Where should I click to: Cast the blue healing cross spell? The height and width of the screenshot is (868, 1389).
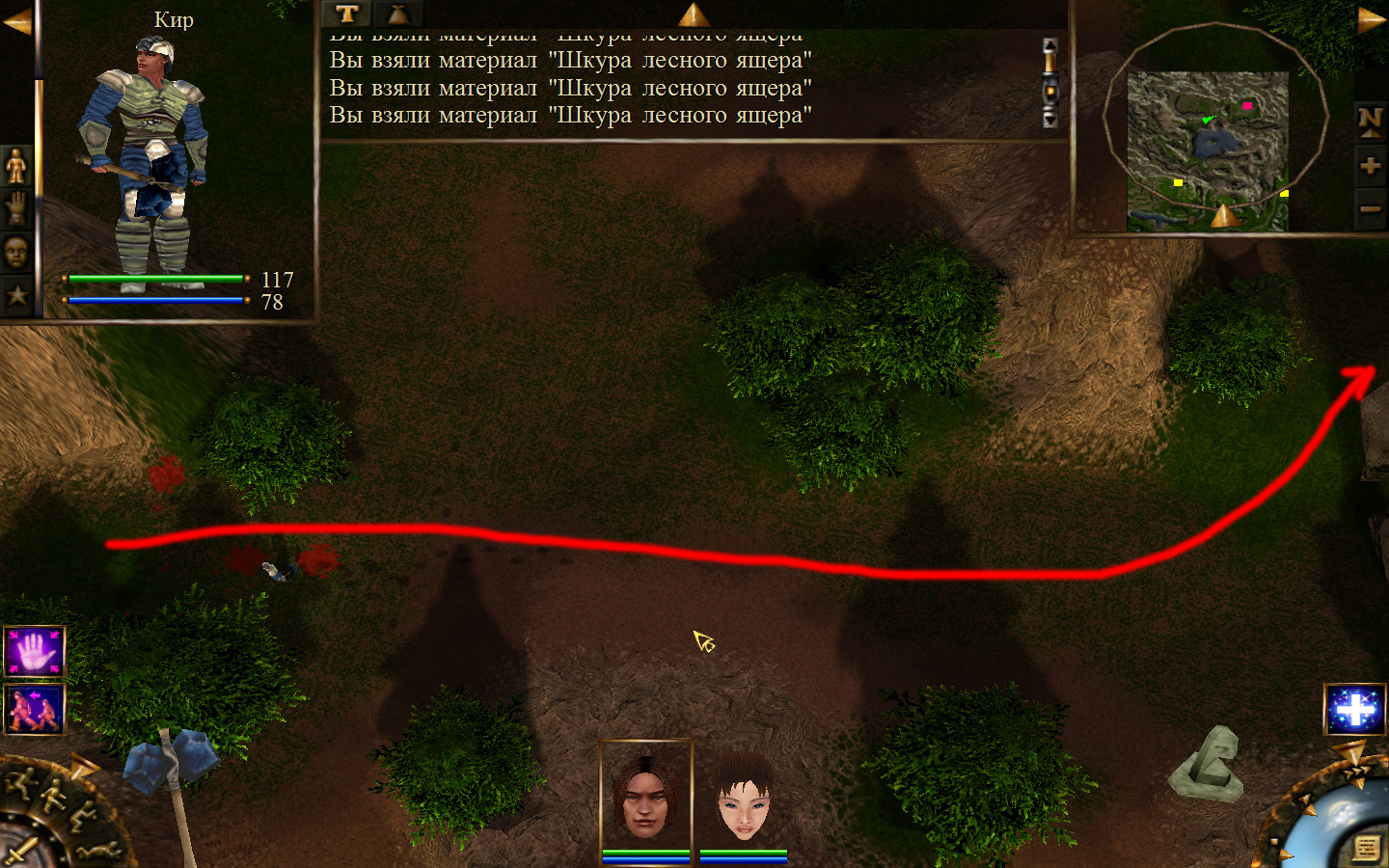pos(1354,710)
